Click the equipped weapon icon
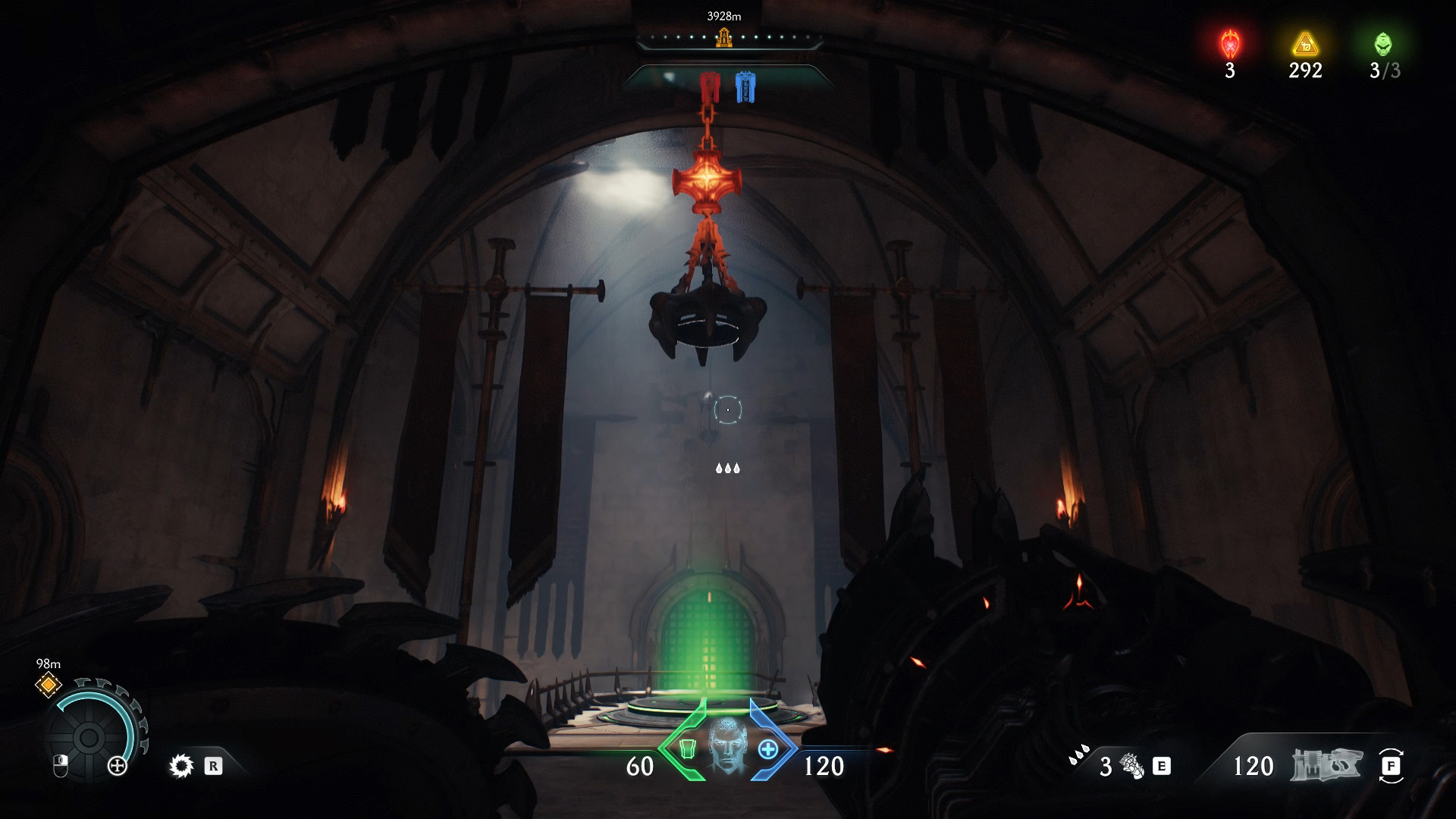Image resolution: width=1456 pixels, height=819 pixels. pyautogui.click(x=1326, y=766)
